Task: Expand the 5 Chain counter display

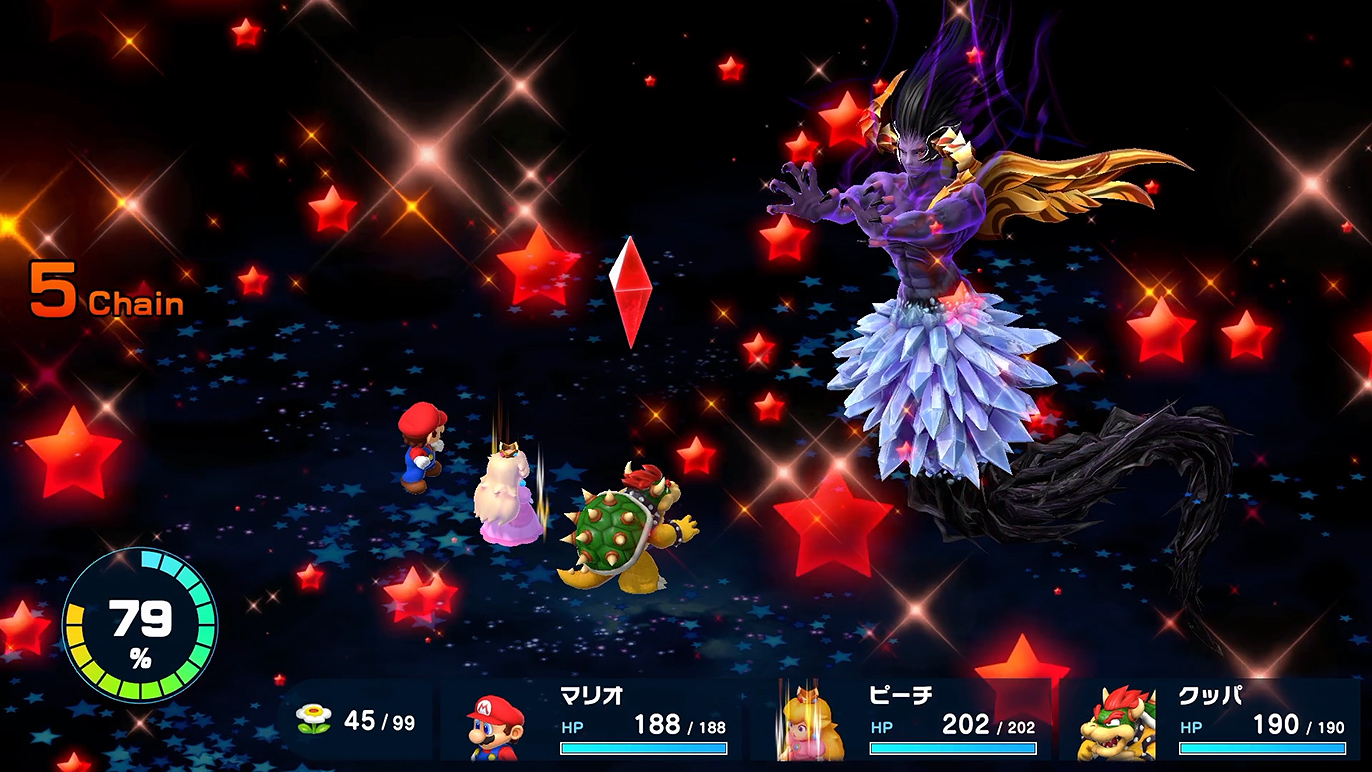Action: [x=105, y=290]
